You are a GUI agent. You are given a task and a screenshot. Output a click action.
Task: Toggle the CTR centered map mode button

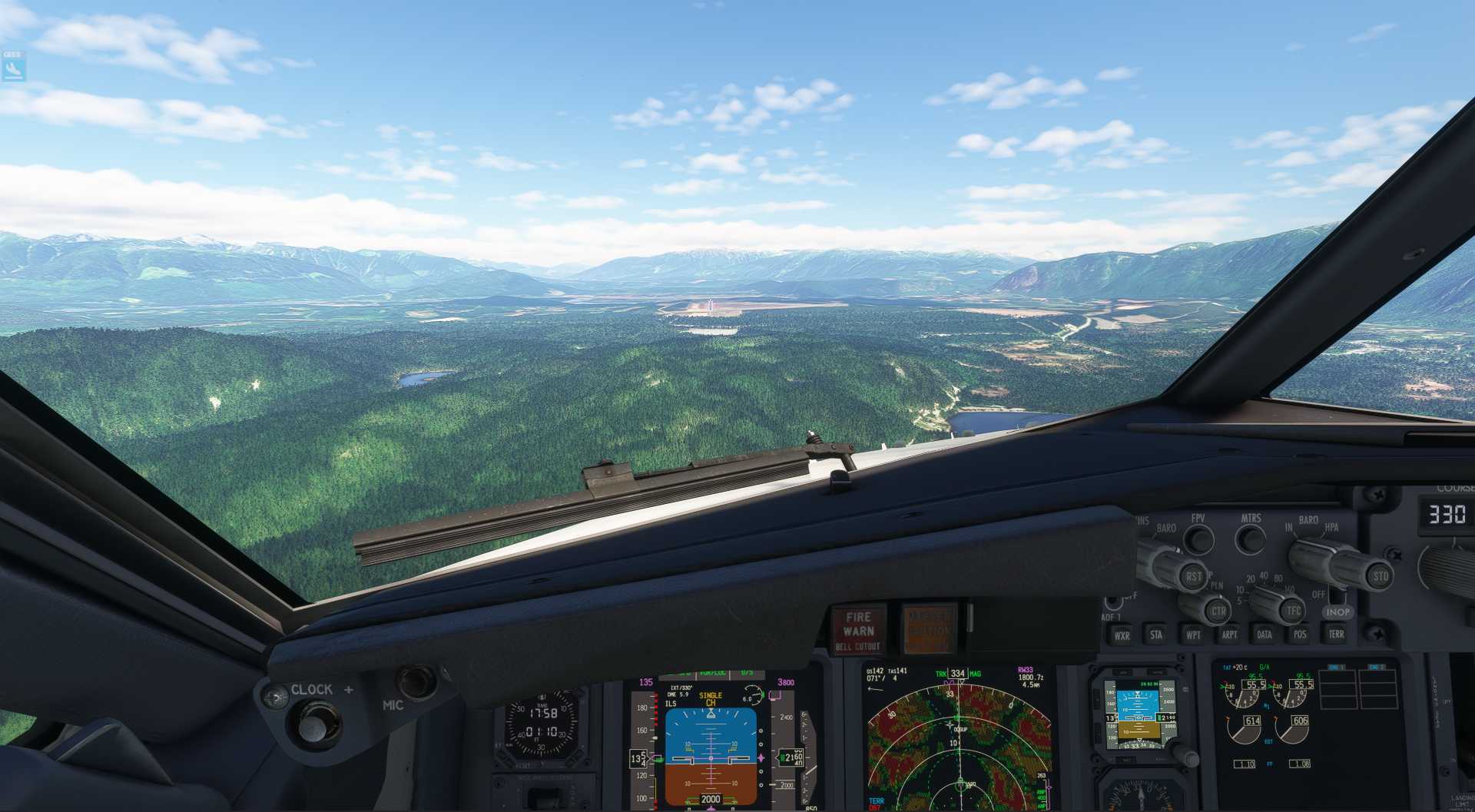coord(1220,611)
